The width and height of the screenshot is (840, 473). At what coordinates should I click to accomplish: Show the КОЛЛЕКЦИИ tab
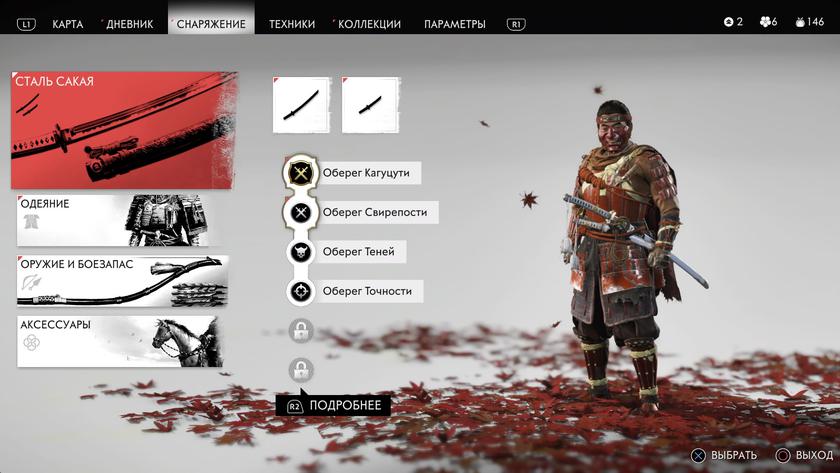369,23
